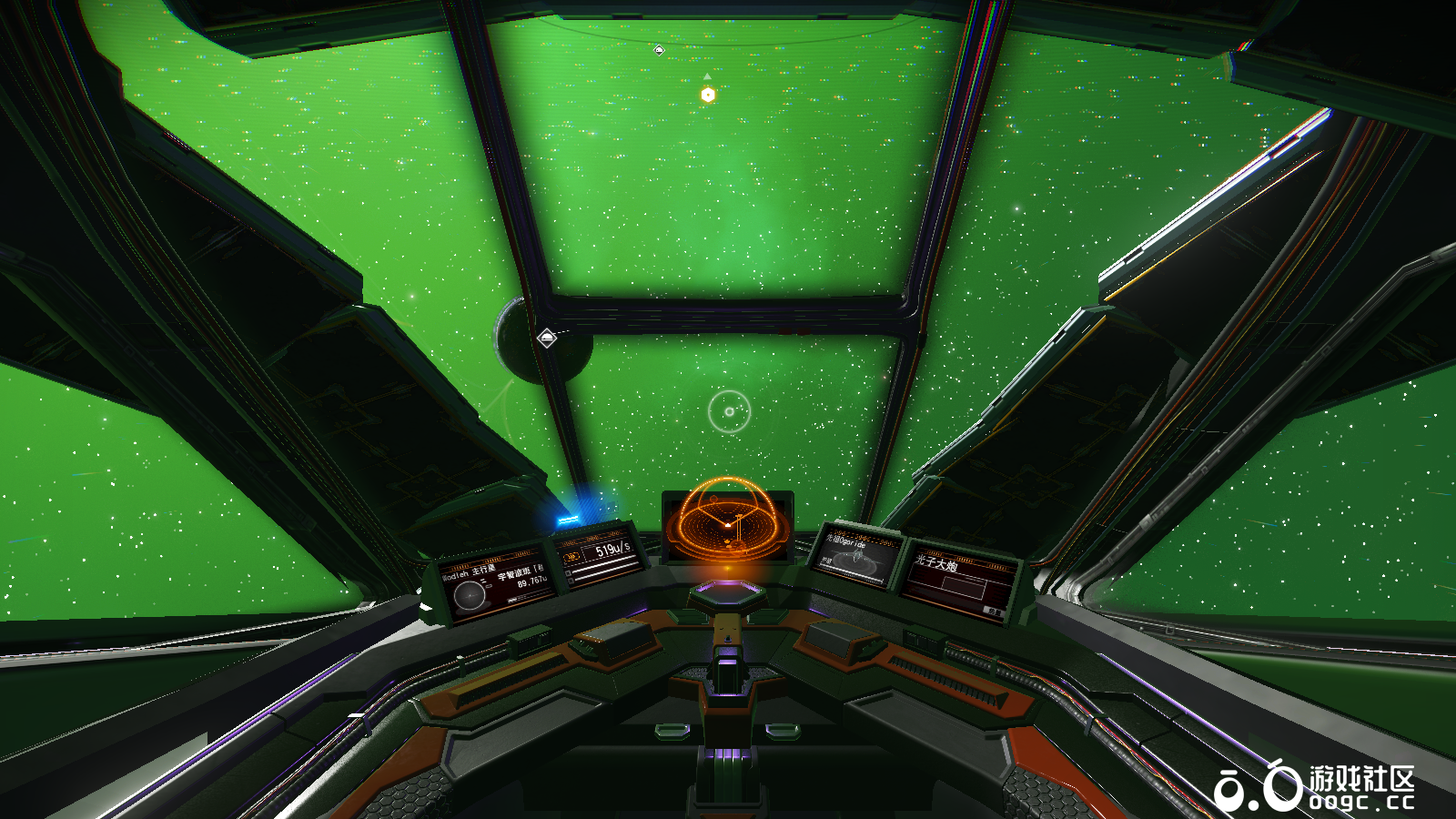Select the diamond marker on the planet
This screenshot has height=819, width=1456.
[547, 339]
